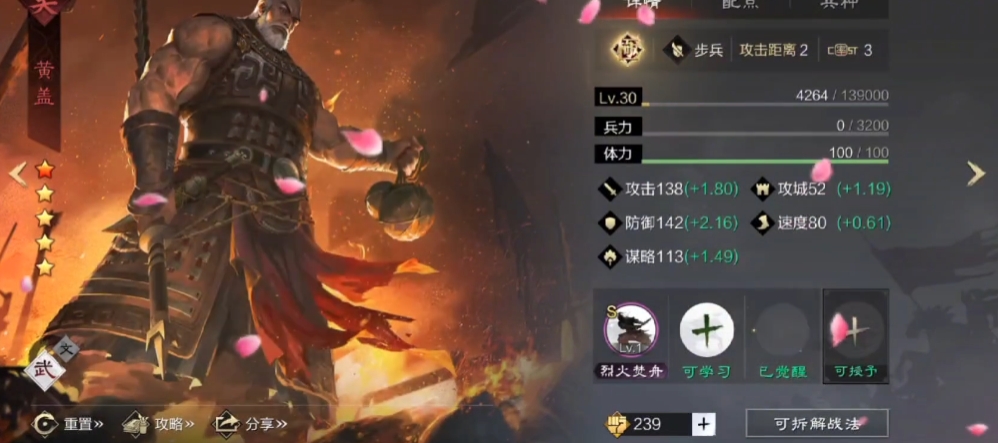Reset the general with 重置

pyautogui.click(x=70, y=424)
